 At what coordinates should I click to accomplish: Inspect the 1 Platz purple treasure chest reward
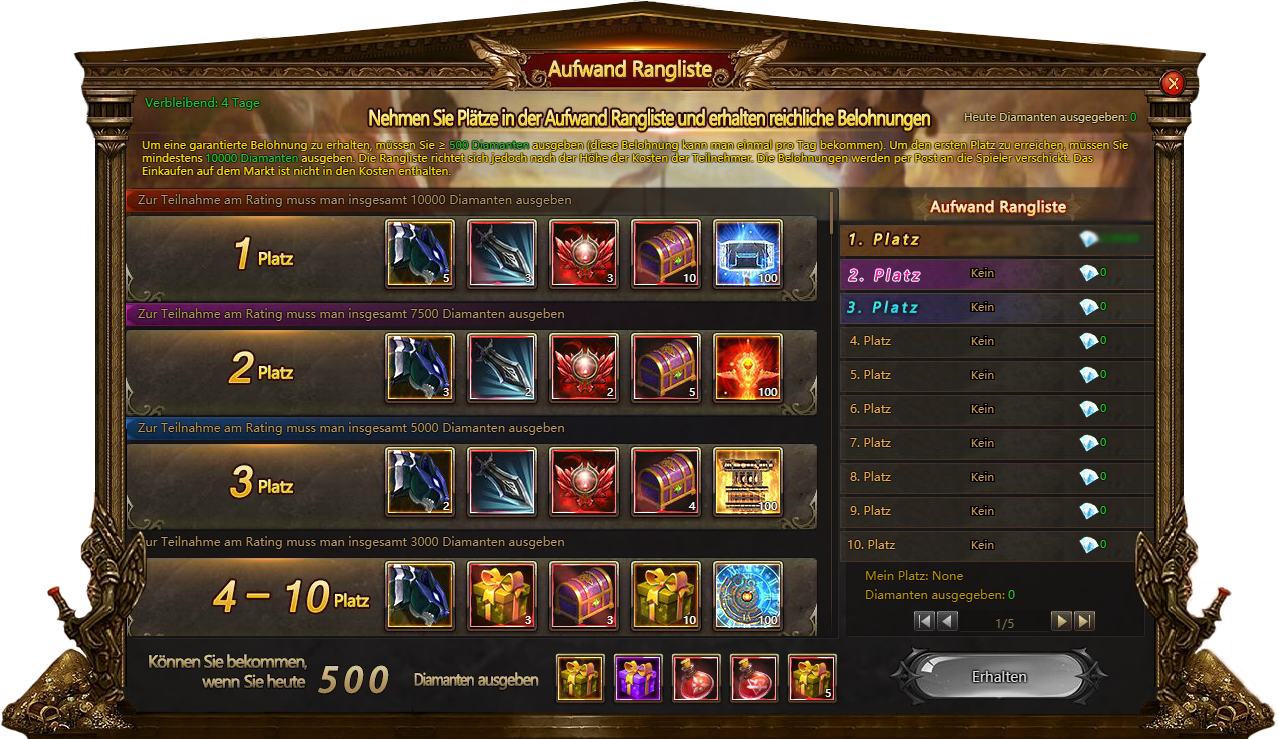point(666,254)
